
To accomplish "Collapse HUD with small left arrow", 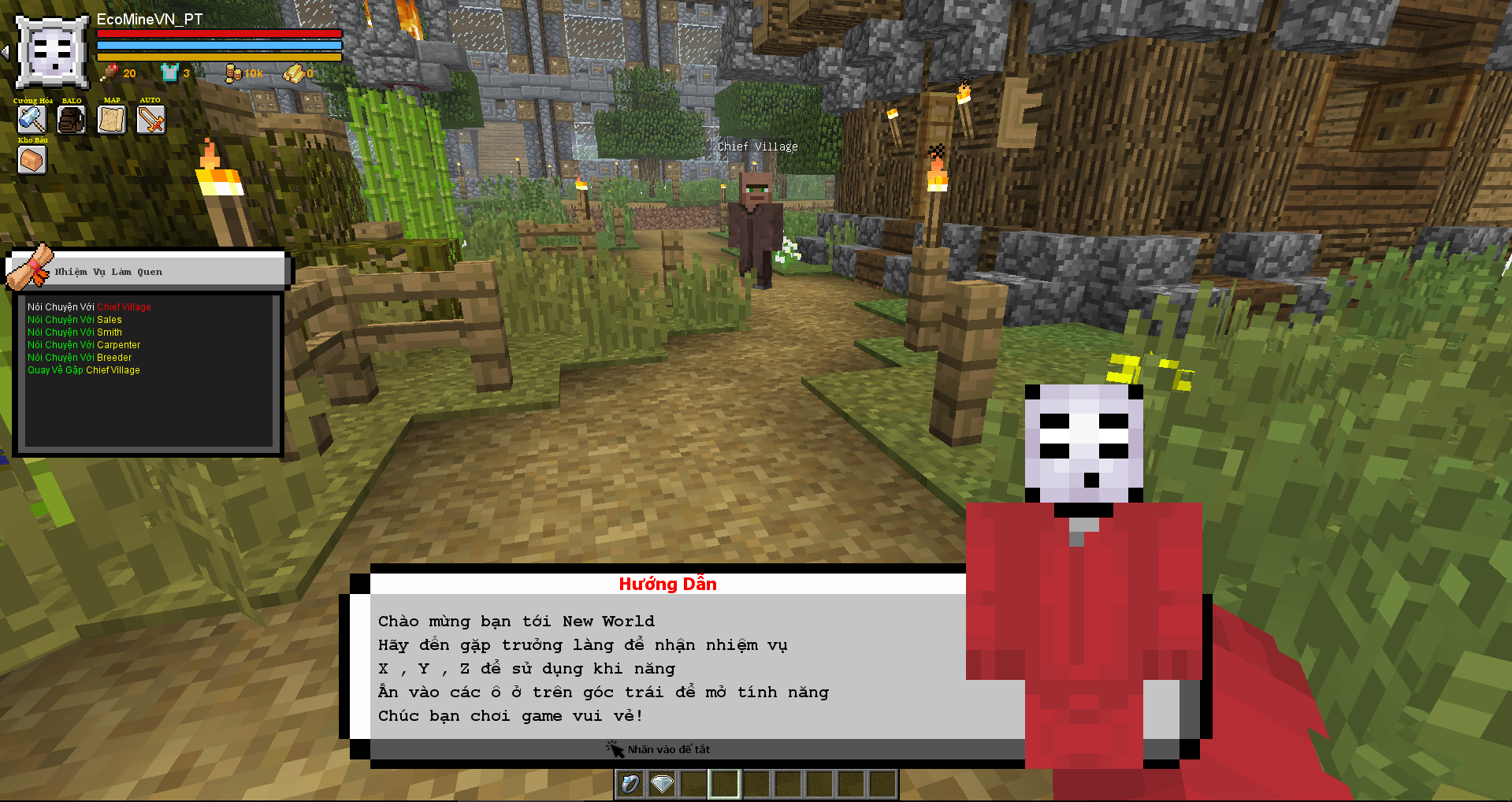I will pos(6,52).
